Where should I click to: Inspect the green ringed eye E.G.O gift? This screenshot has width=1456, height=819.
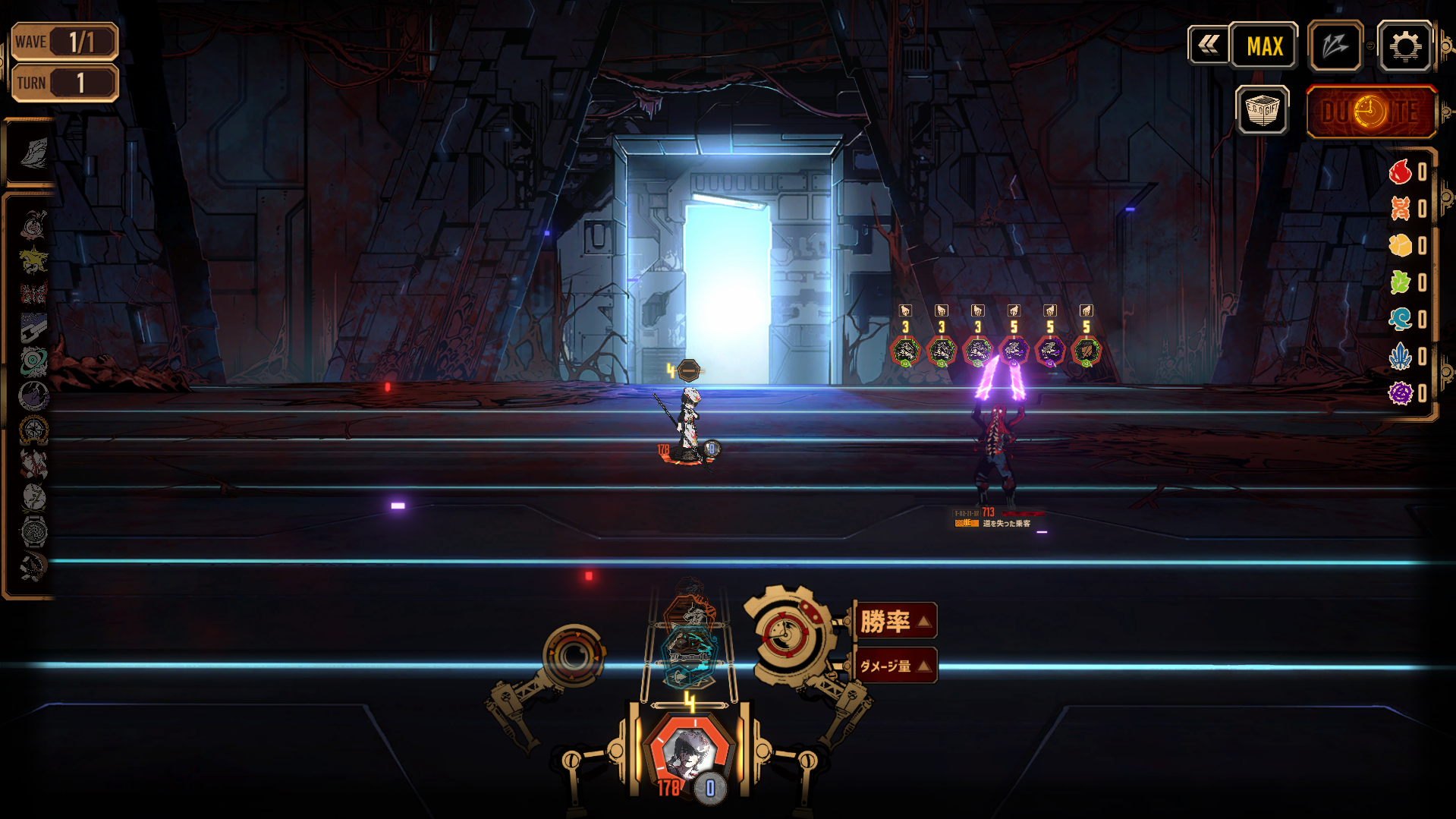pos(33,362)
